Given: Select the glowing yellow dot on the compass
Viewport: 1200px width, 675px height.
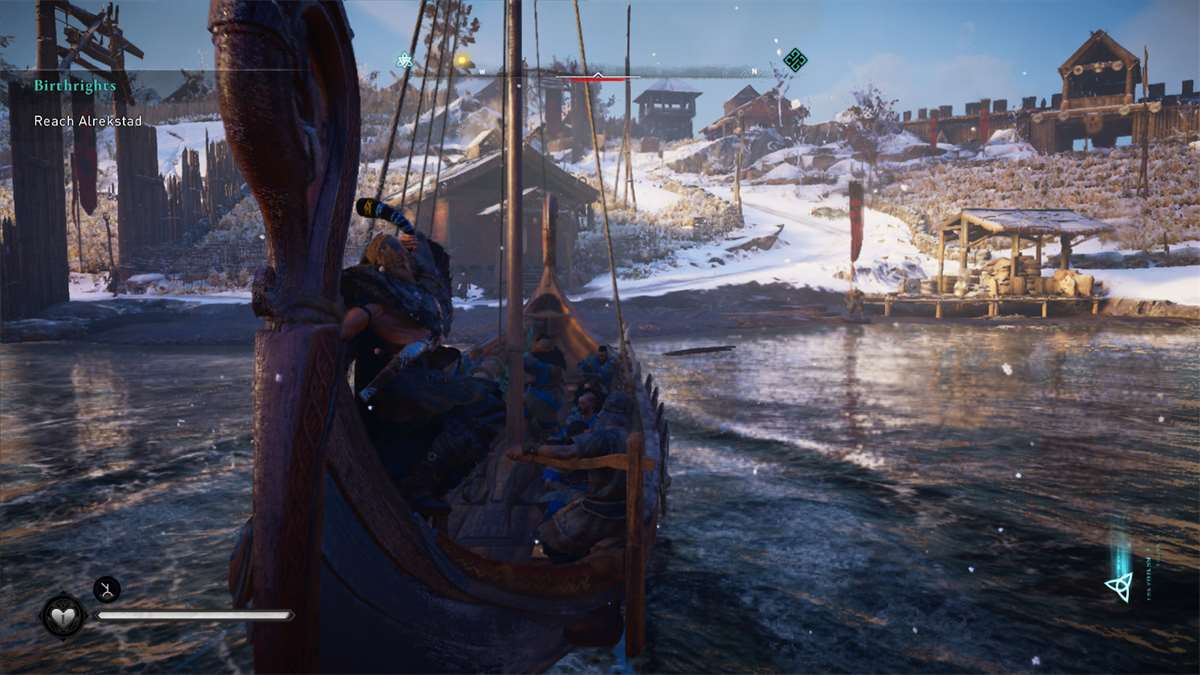Looking at the screenshot, I should point(462,61).
